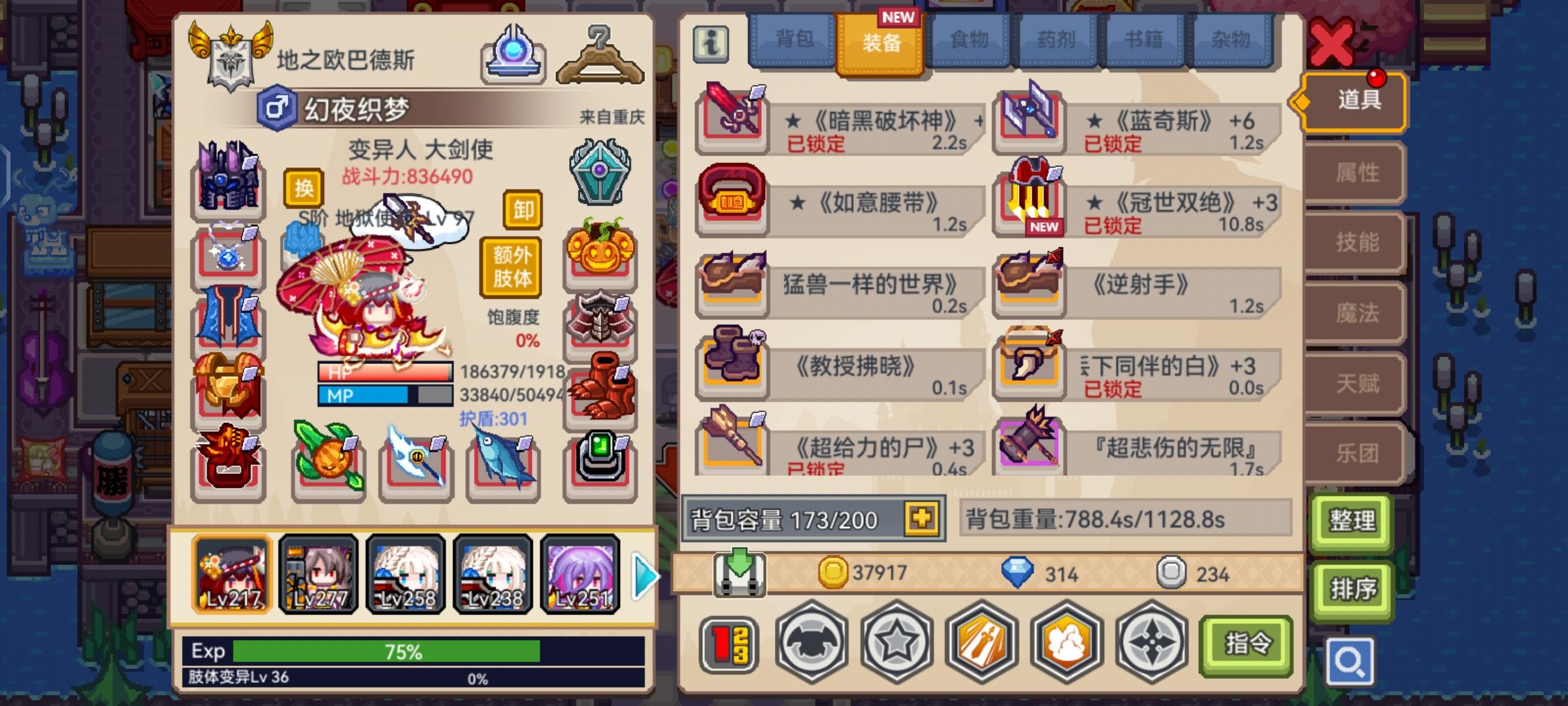Image resolution: width=1568 pixels, height=706 pixels.
Task: Toggle the shield hexagon filter
Action: (x=811, y=643)
